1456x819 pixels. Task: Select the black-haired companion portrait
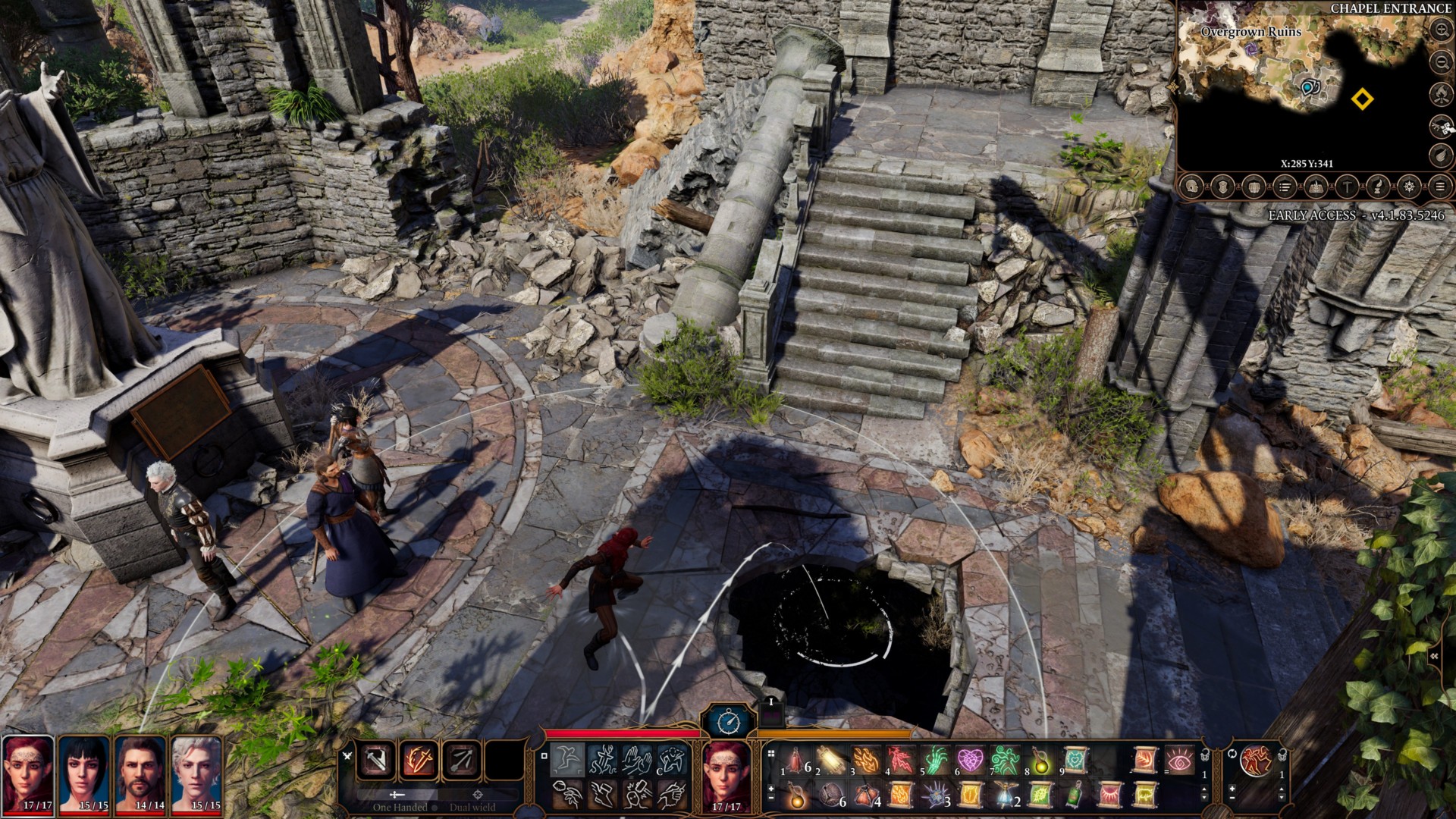pos(84,773)
